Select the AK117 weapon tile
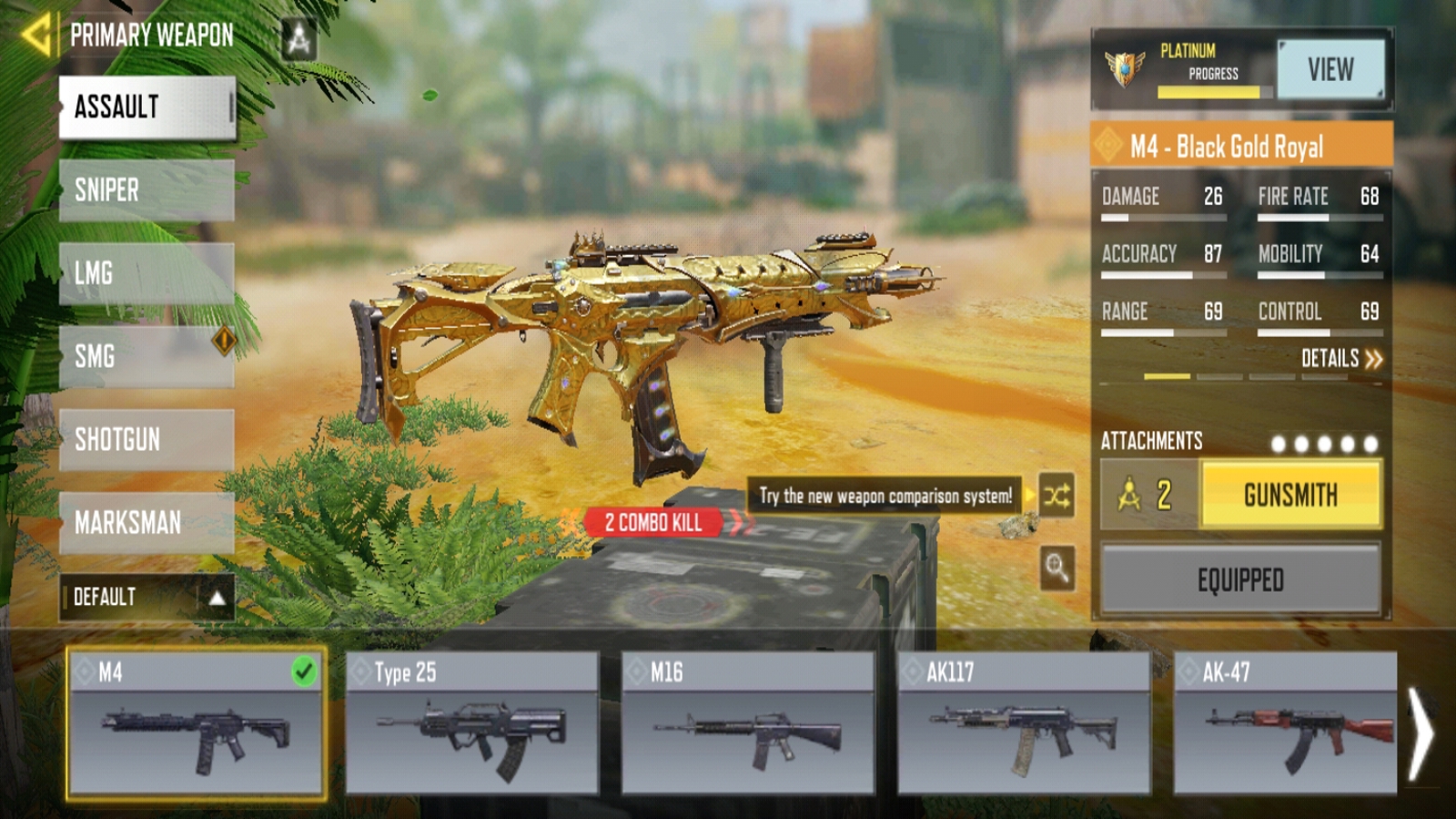 1024,724
